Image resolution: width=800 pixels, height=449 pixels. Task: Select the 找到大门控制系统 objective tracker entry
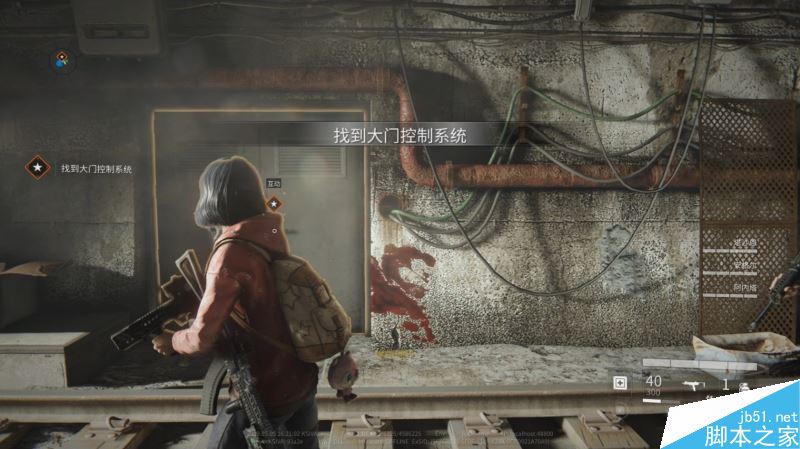point(95,169)
